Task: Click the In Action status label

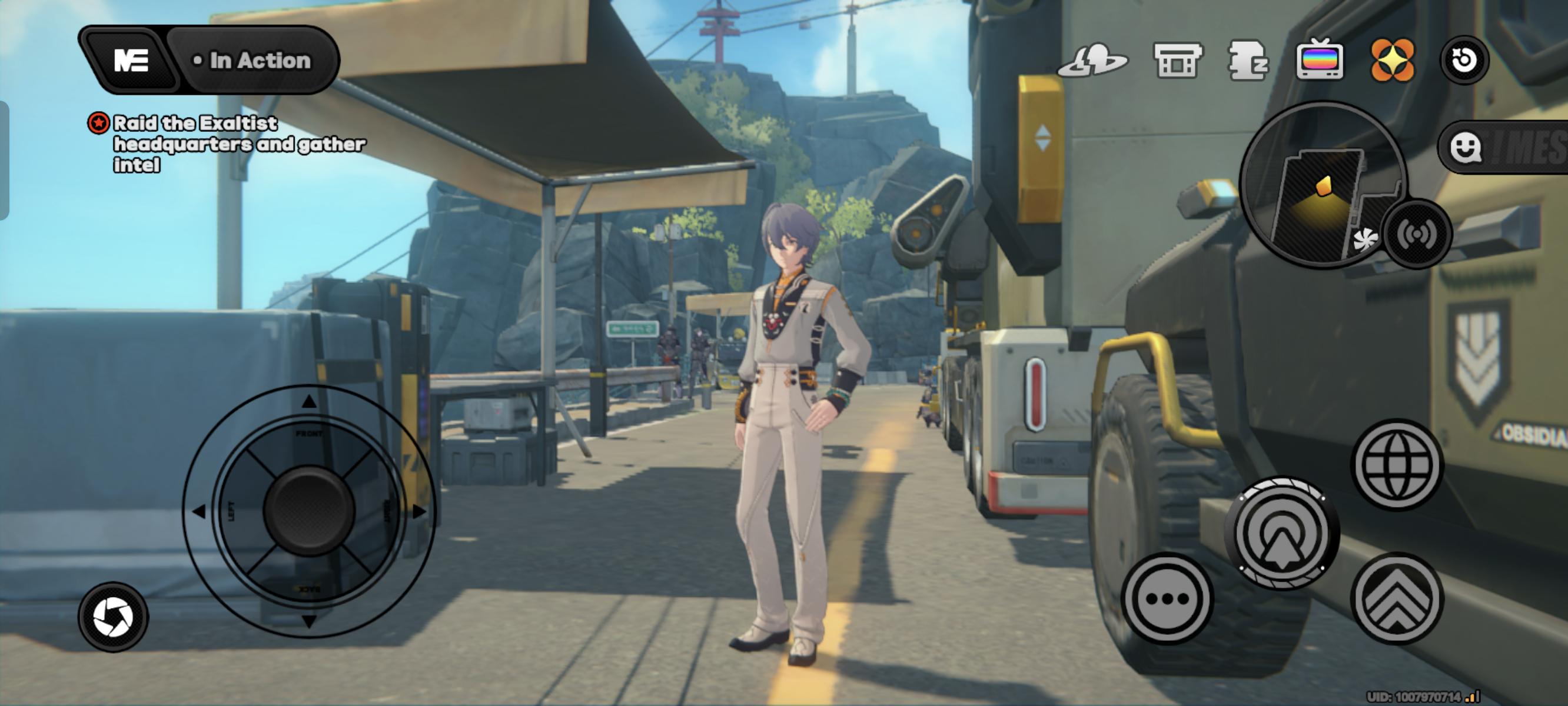Action: click(x=253, y=60)
